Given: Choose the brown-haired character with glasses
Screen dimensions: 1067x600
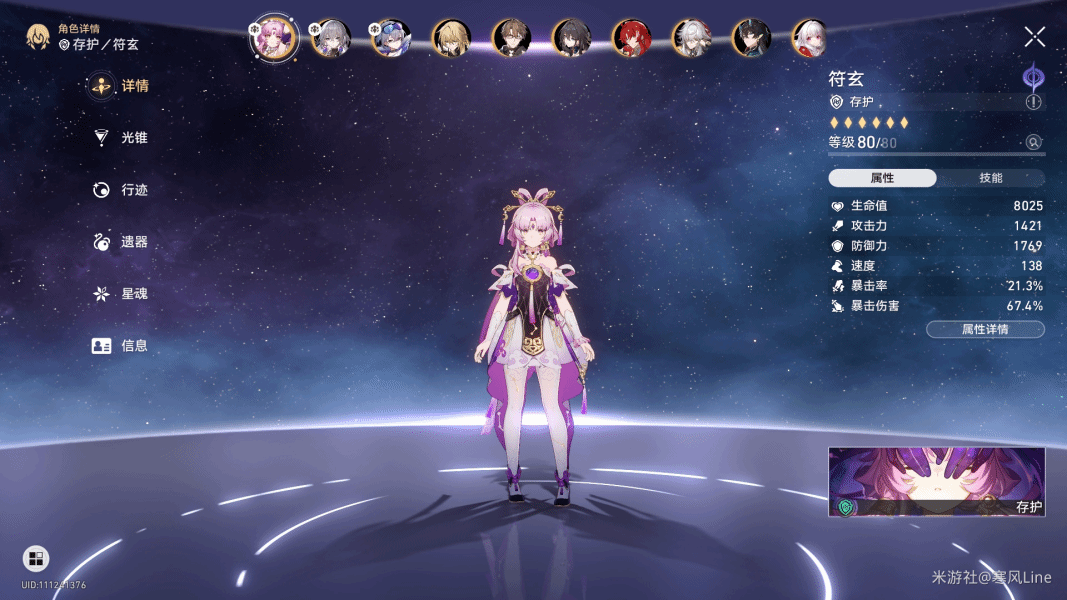Looking at the screenshot, I should point(511,39).
